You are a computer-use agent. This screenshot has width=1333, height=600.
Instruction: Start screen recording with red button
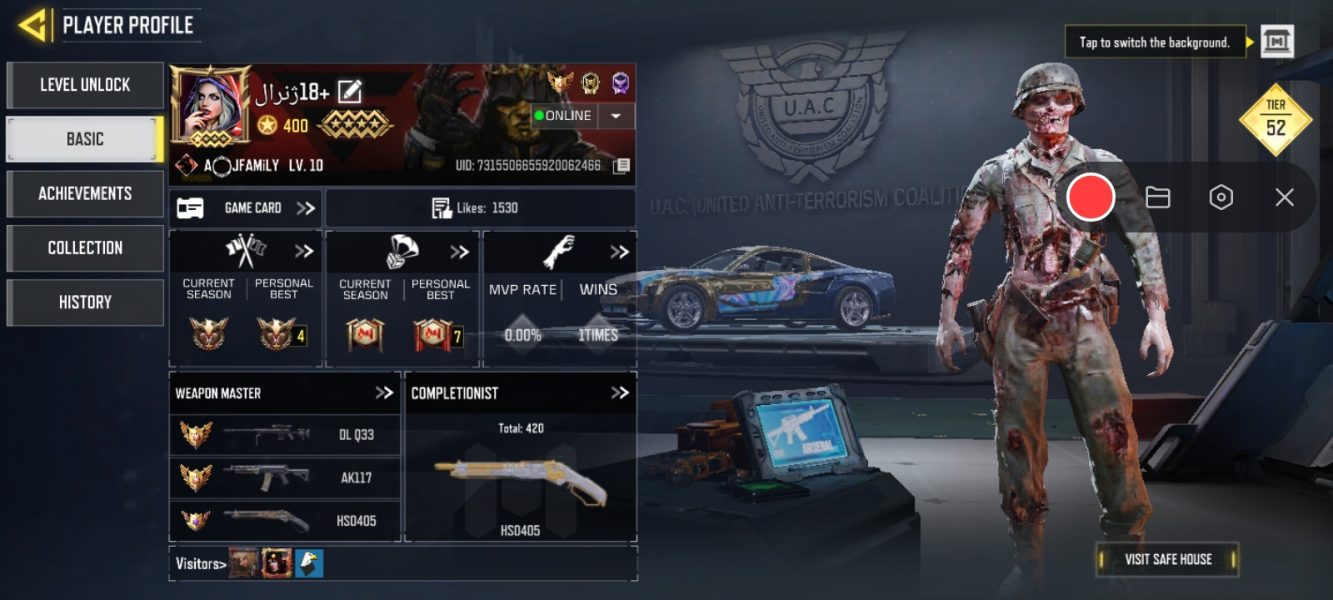(1090, 197)
